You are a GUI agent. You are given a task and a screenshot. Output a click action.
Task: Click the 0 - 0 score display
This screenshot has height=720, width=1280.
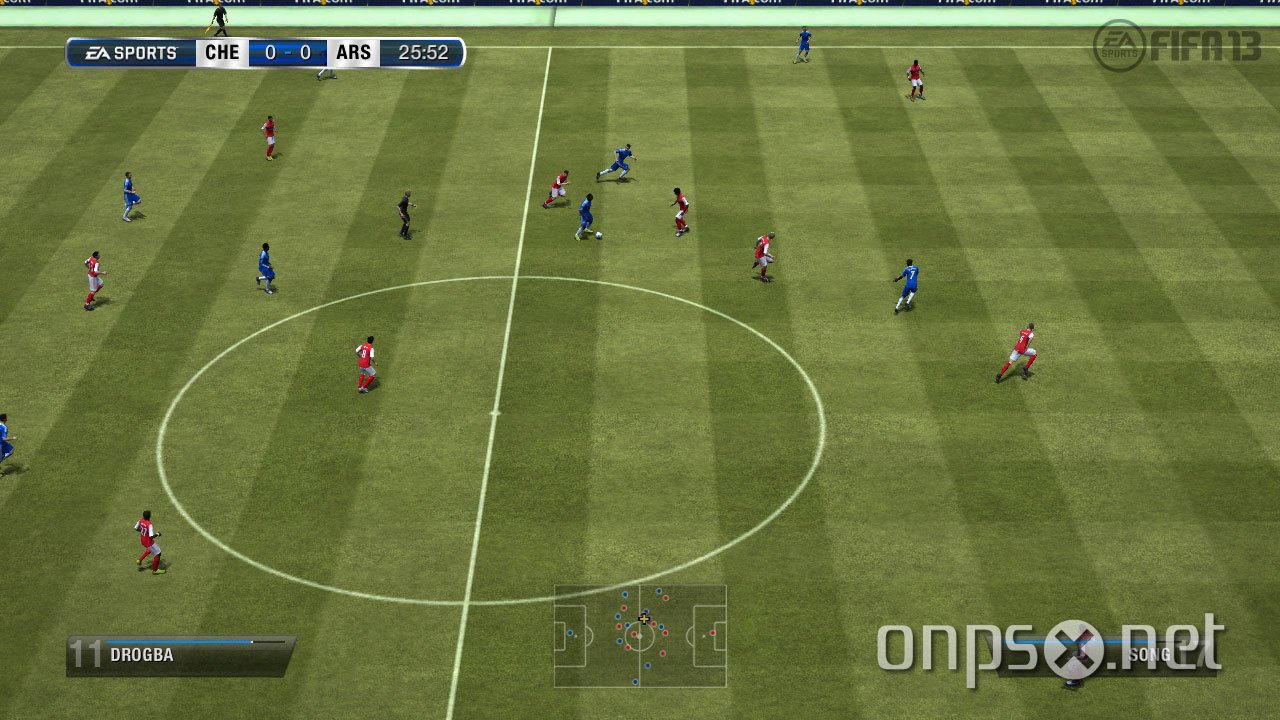tap(287, 52)
